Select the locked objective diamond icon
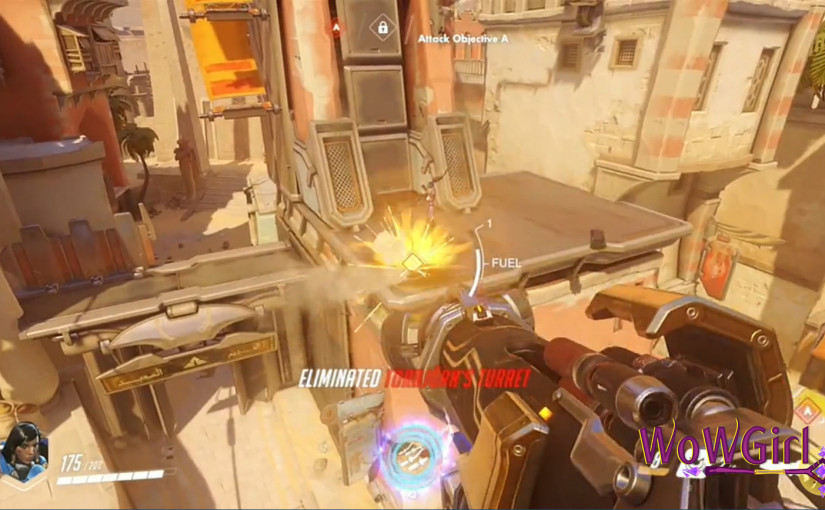The height and width of the screenshot is (510, 825). point(381,28)
